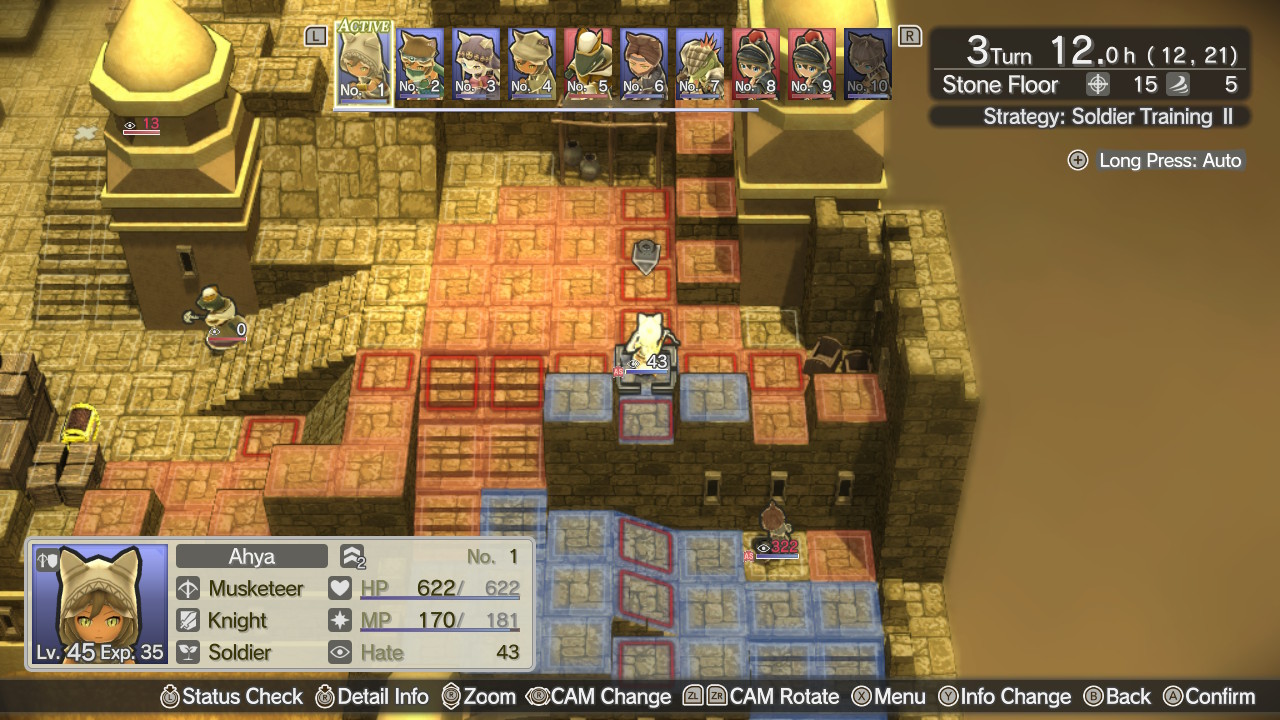
Task: Choose the No. 2 turn order portrait
Action: click(420, 63)
